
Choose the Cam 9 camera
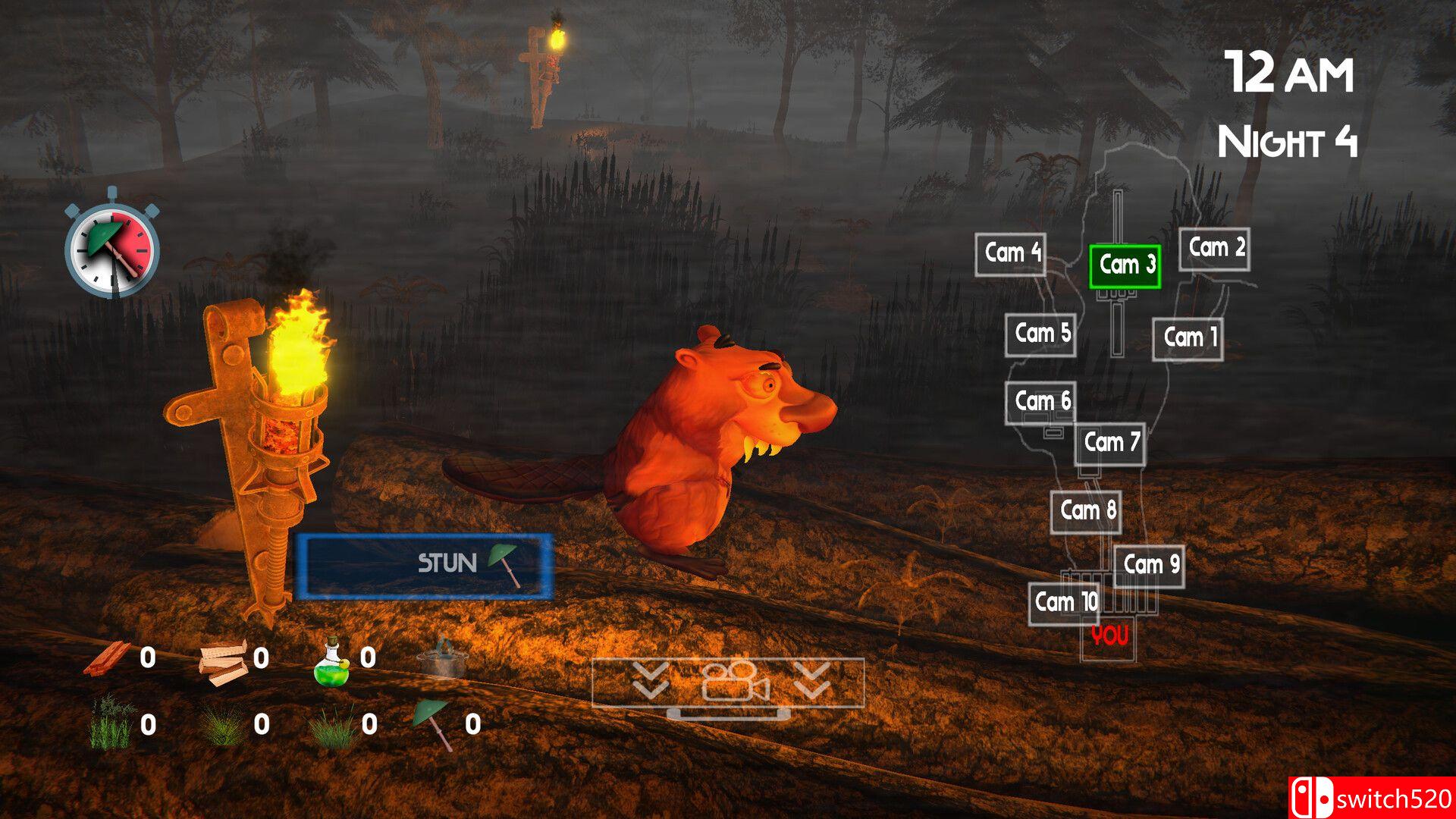[x=1149, y=566]
